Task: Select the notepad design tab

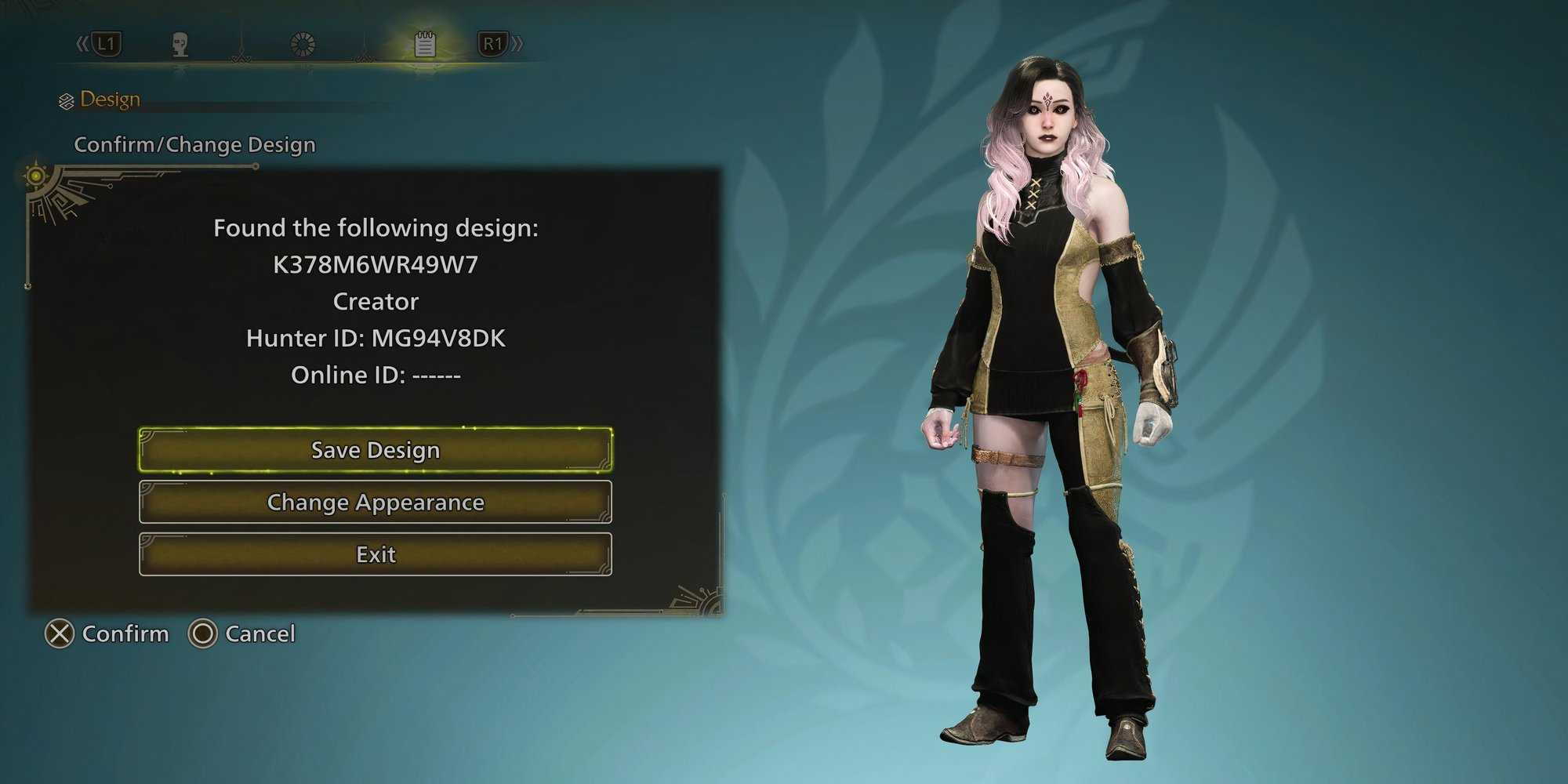Action: click(425, 45)
